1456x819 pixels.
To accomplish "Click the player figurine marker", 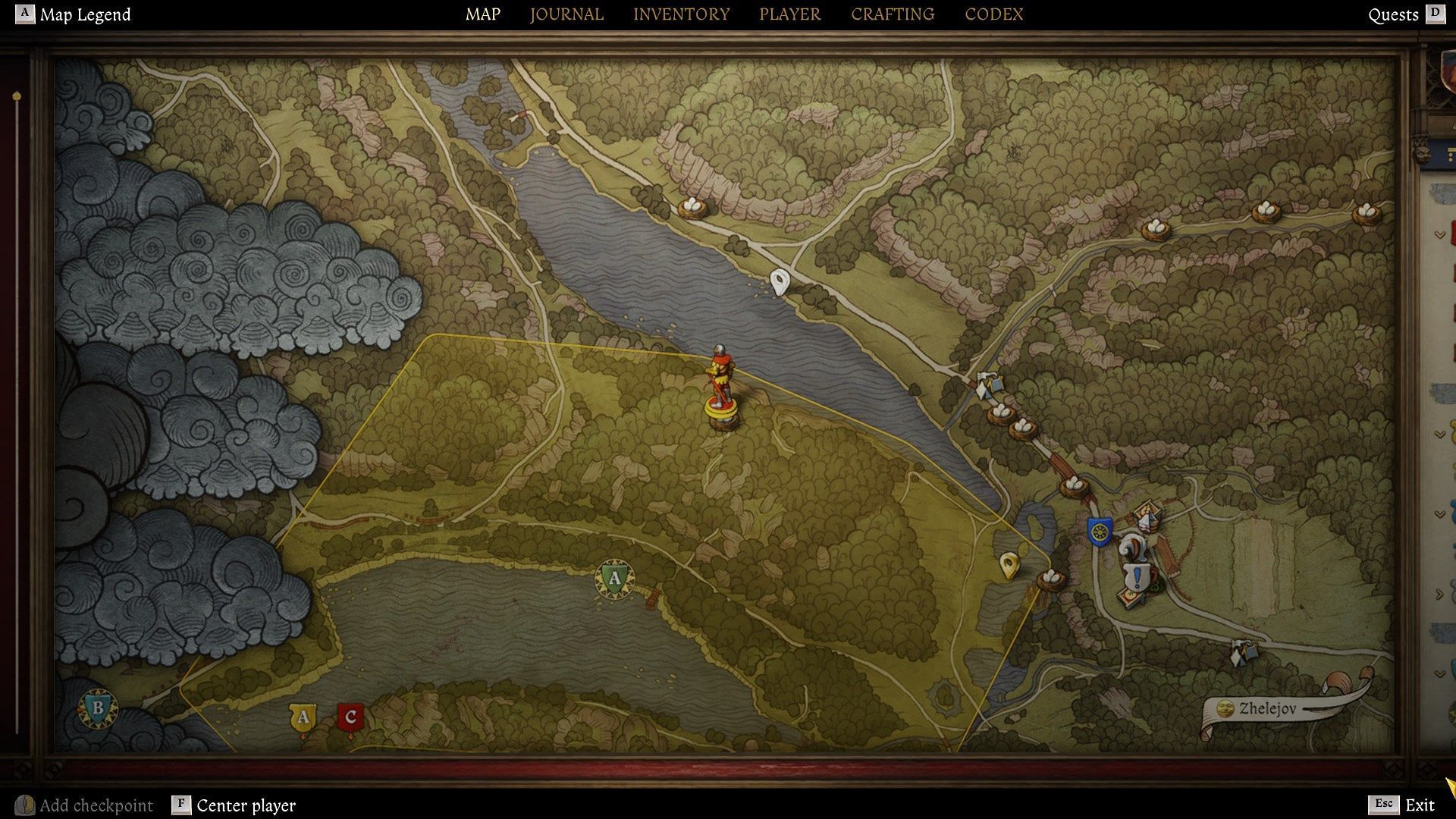I will [x=720, y=387].
